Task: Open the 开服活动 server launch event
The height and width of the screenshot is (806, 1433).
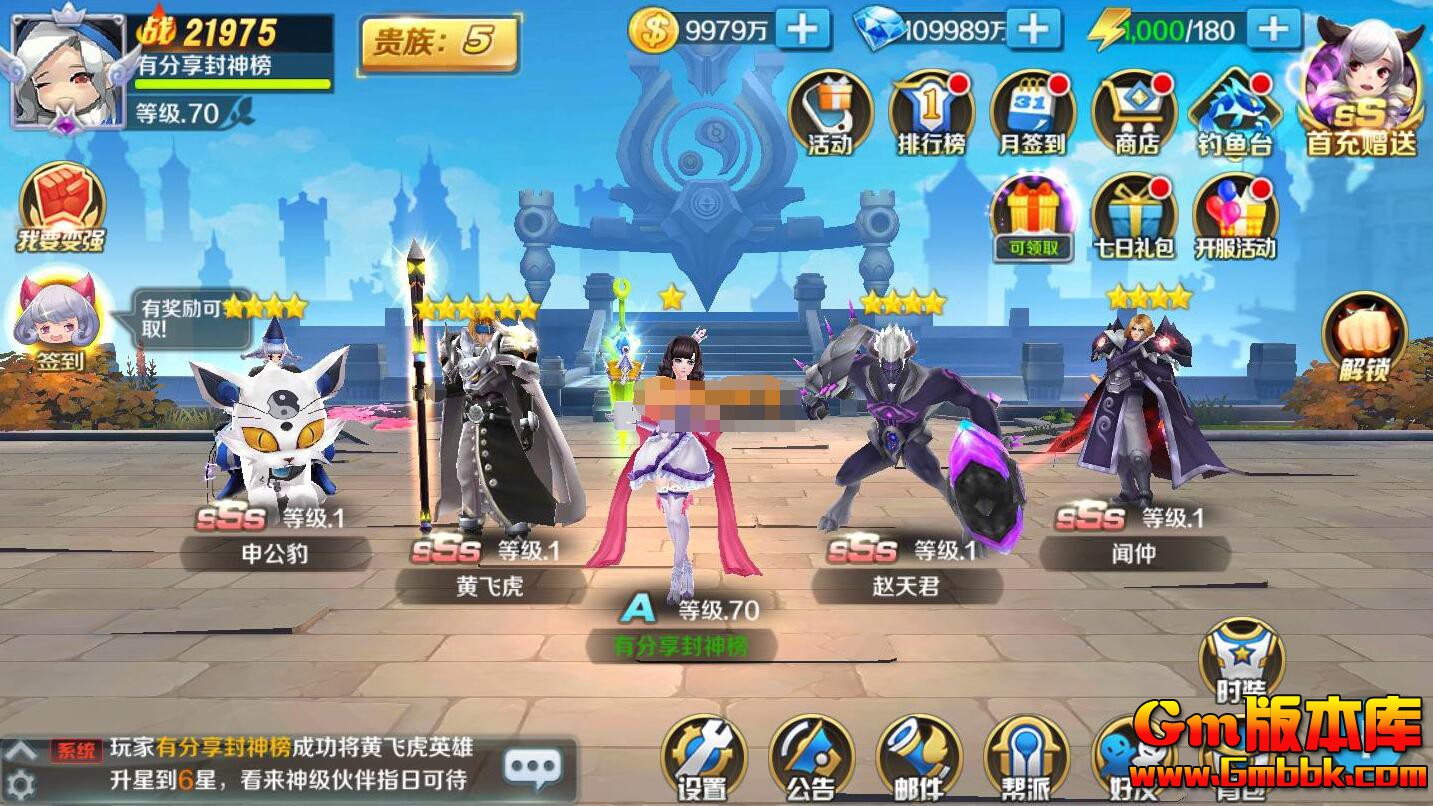Action: [x=1235, y=215]
